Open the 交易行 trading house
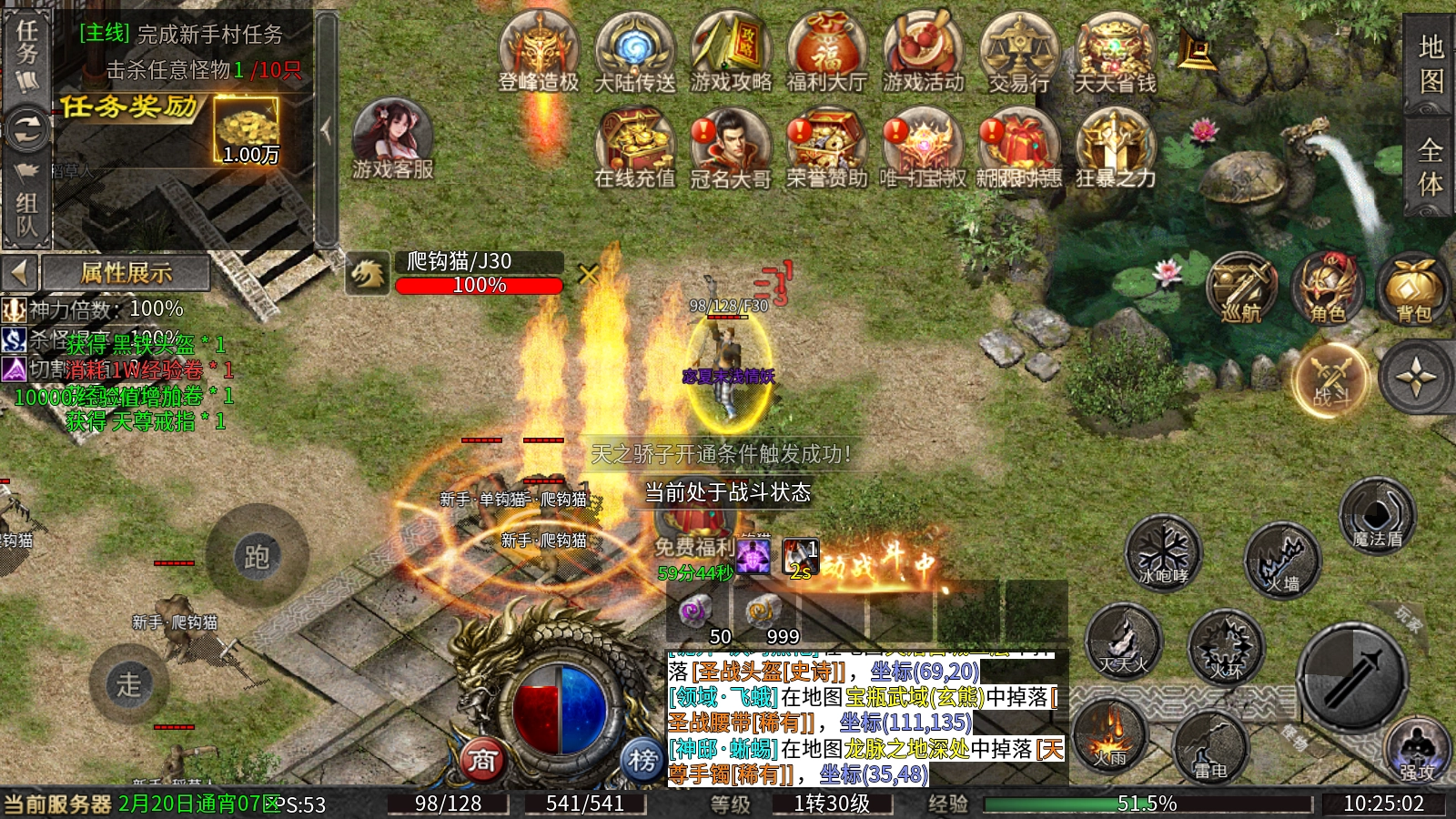Screen dimensions: 1456x819 pos(1019,50)
